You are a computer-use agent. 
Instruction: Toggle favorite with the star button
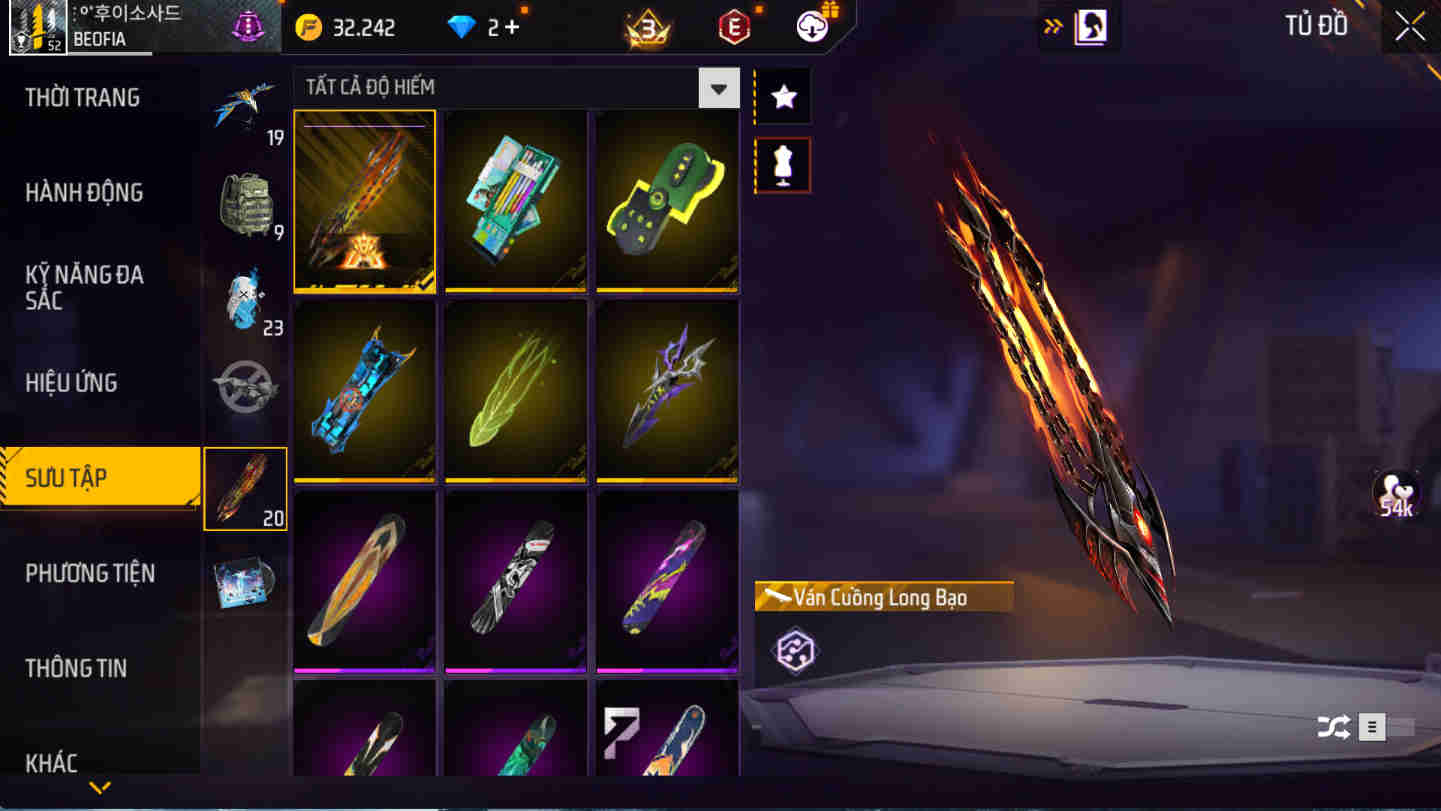(783, 95)
